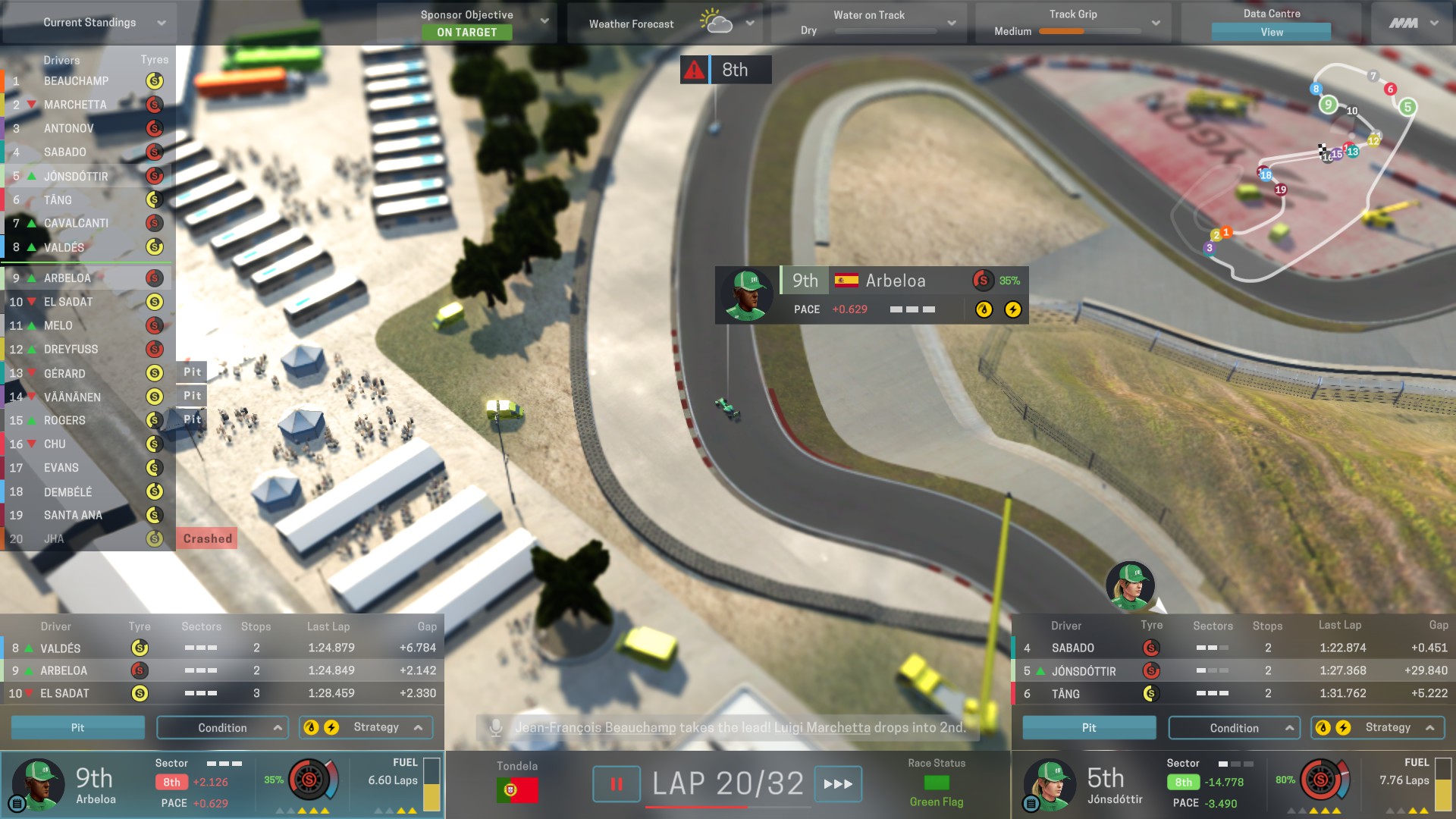Pit Jónsdóttir's car
1456x819 pixels.
[x=1089, y=727]
